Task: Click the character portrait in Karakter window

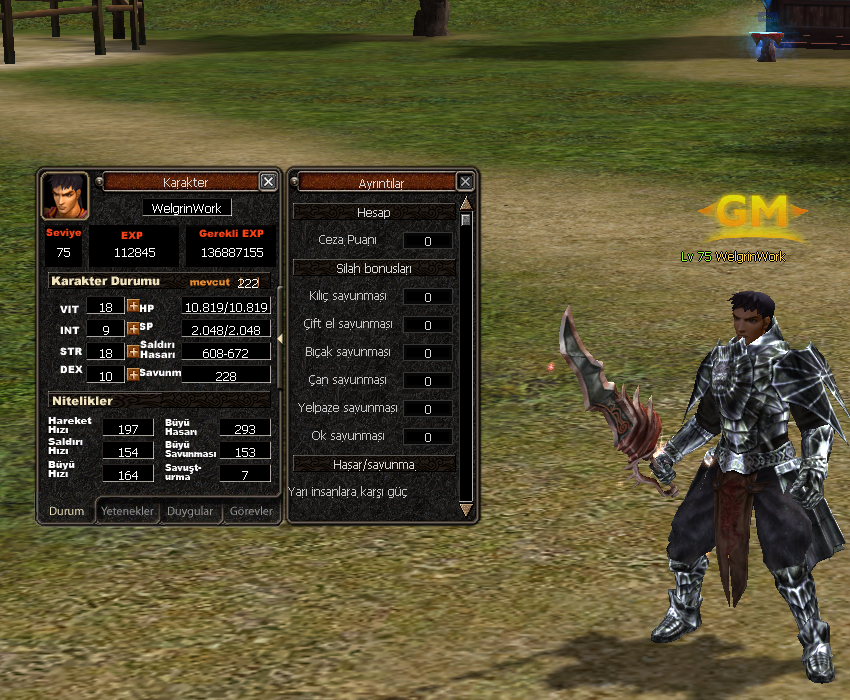Action: tap(65, 196)
